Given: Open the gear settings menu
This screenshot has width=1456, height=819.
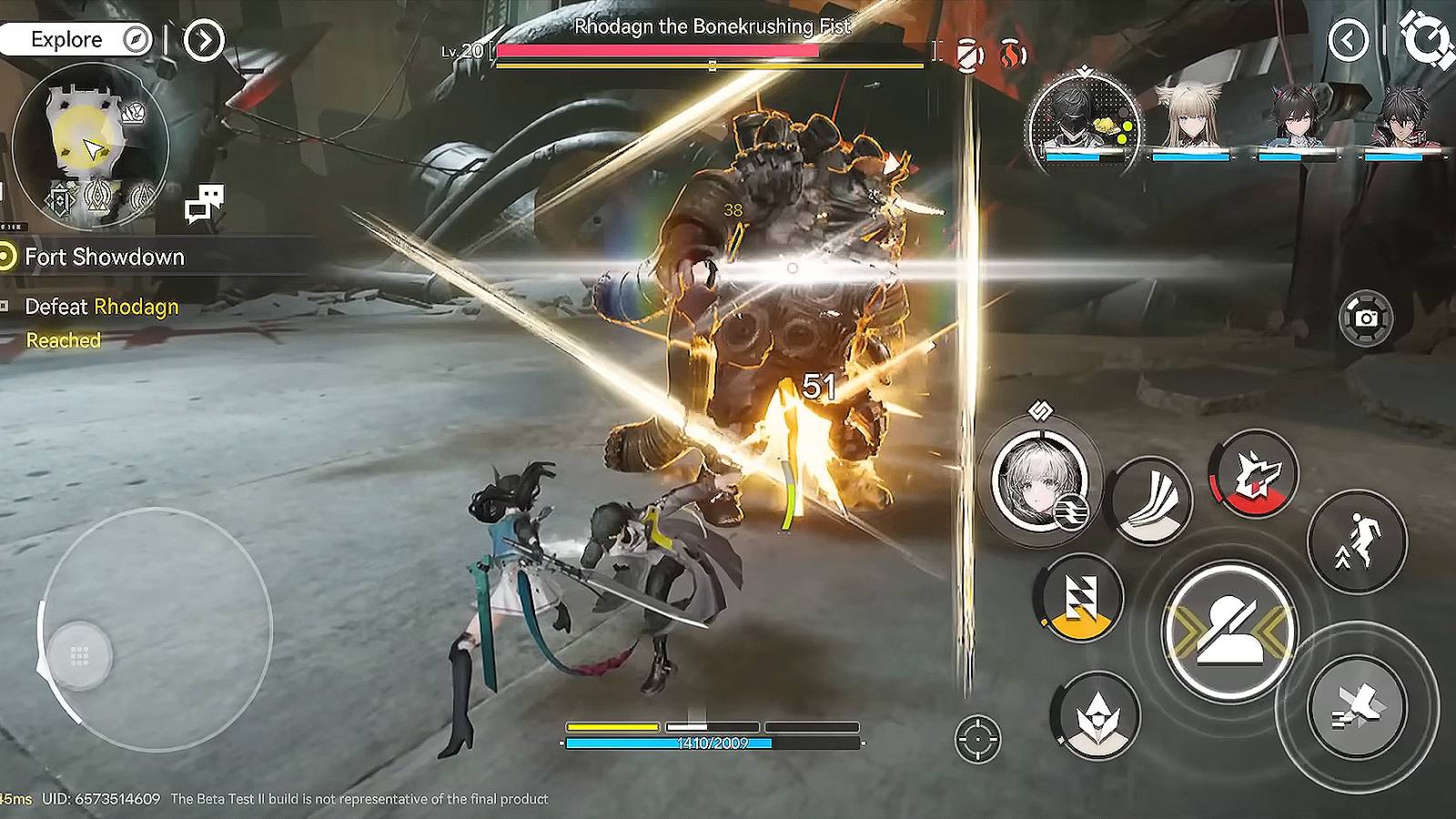Looking at the screenshot, I should coord(1426,38).
